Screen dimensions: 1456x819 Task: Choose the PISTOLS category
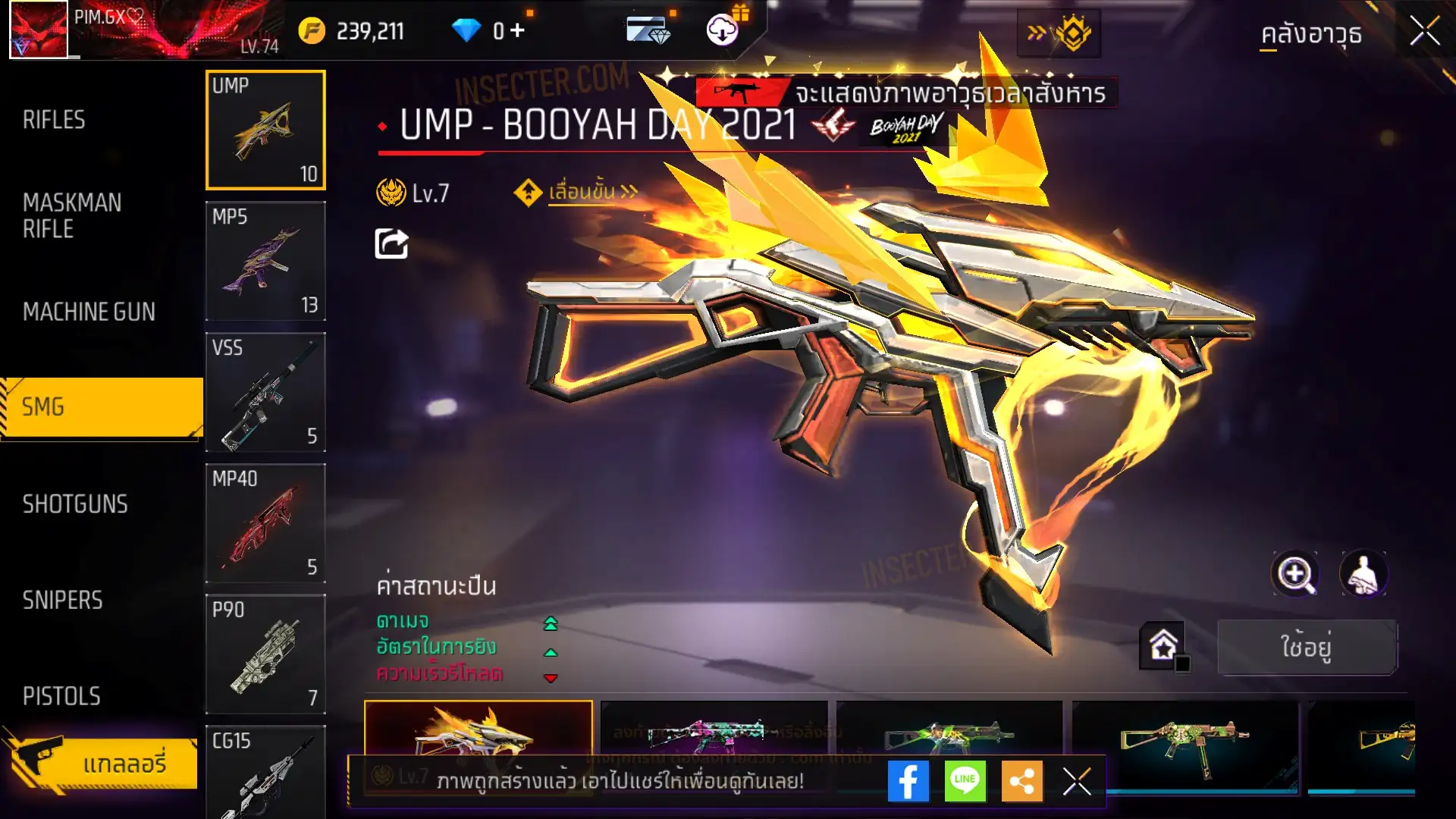coord(61,696)
